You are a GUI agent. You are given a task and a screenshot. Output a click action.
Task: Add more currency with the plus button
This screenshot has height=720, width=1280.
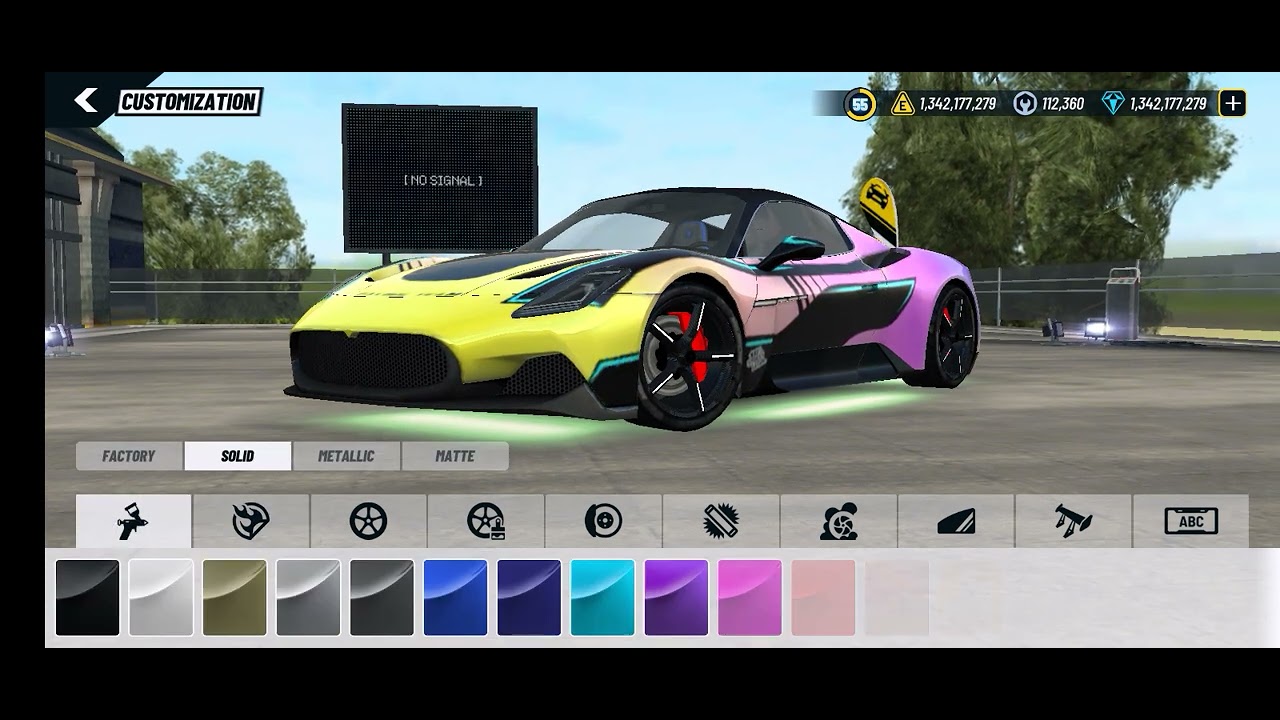point(1233,103)
